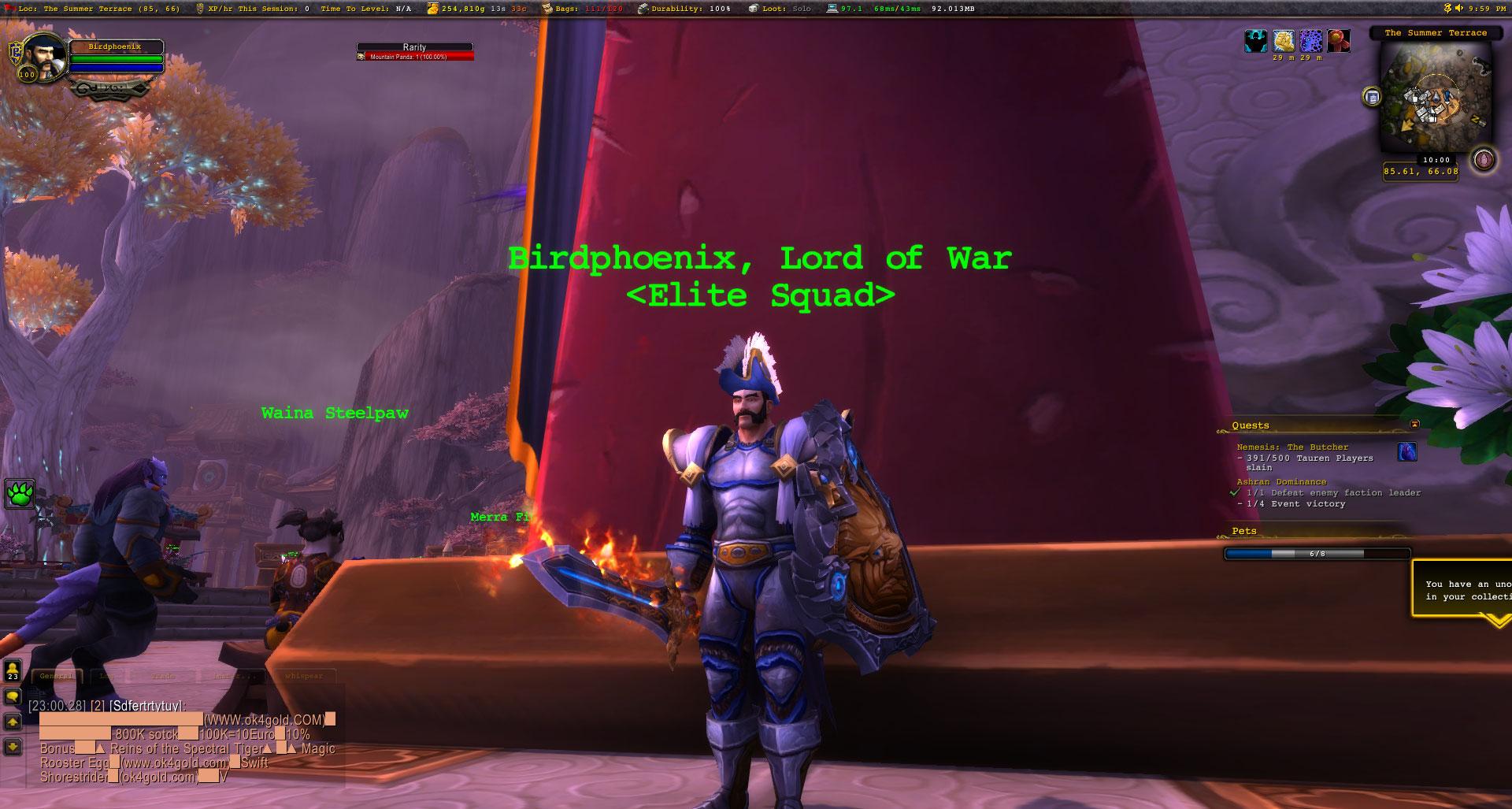Use the Nemesis quest item icon
The image size is (1512, 809).
[x=1406, y=452]
